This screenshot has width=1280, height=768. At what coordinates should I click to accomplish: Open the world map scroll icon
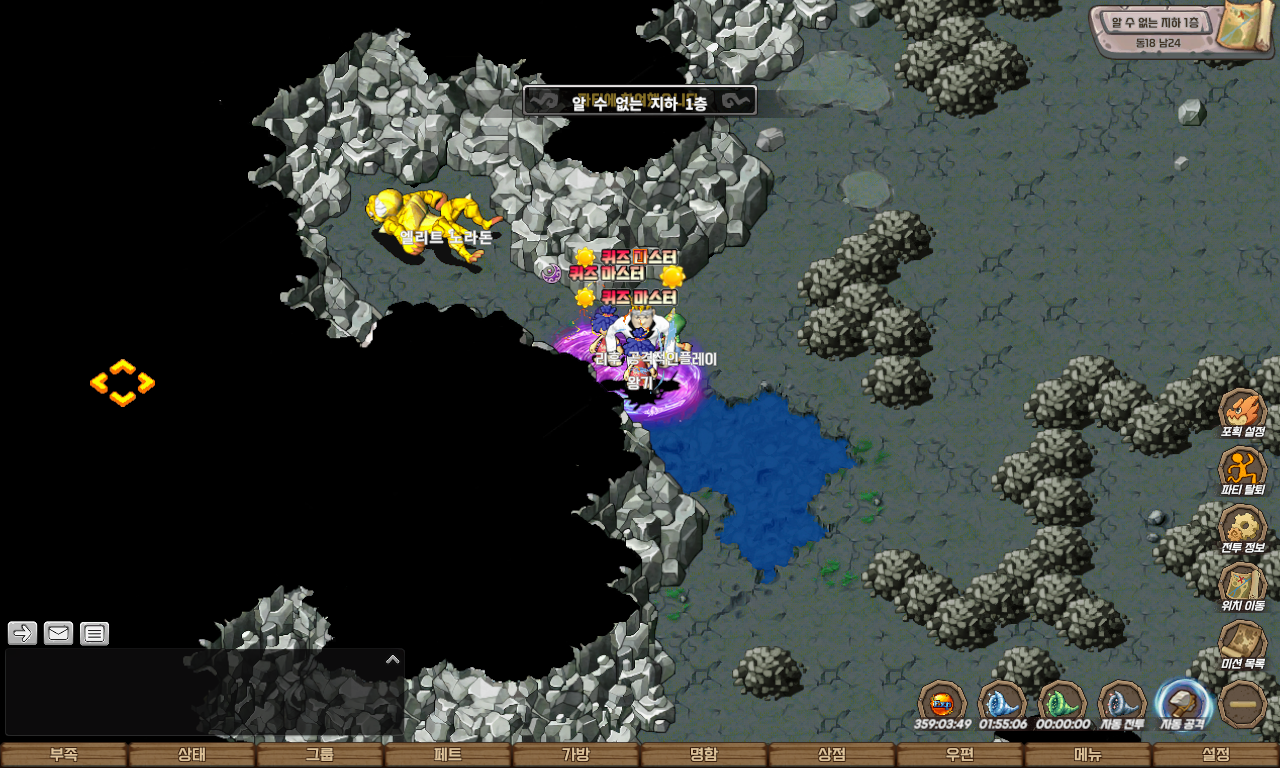click(x=1246, y=26)
